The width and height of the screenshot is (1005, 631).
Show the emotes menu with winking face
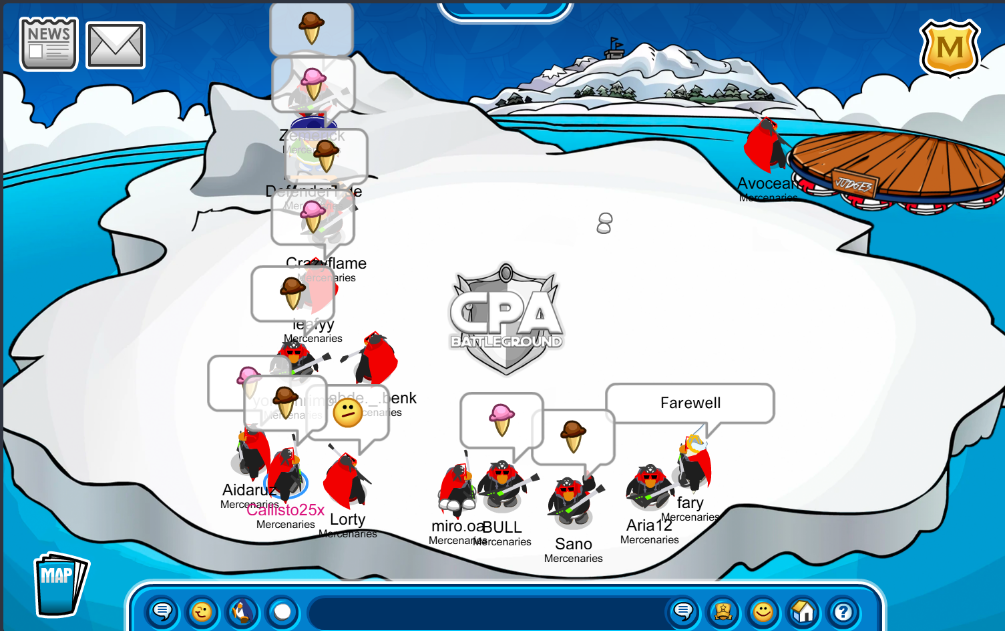[x=202, y=611]
